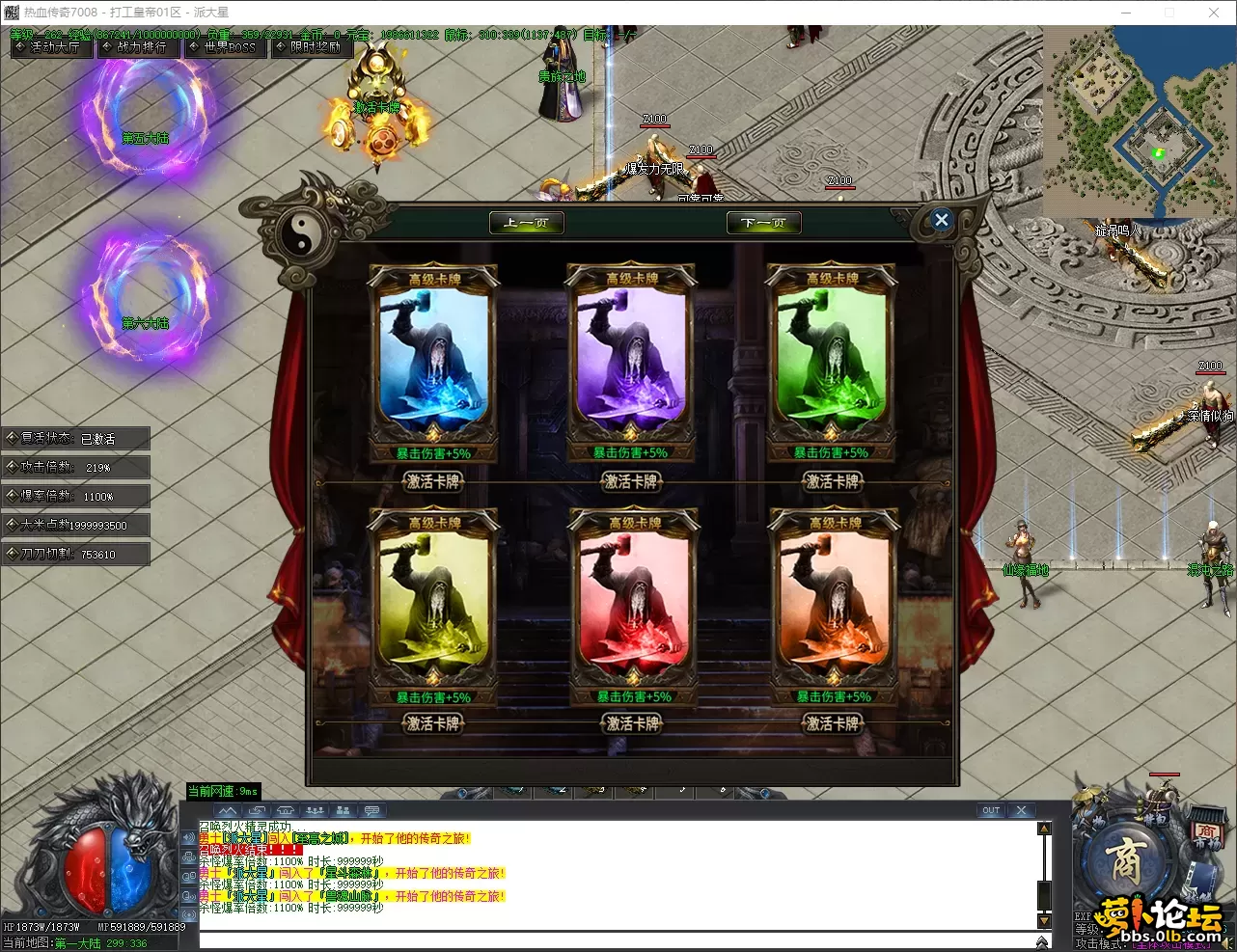Open the round 商 shop button
This screenshot has height=952, width=1237.
1126,861
